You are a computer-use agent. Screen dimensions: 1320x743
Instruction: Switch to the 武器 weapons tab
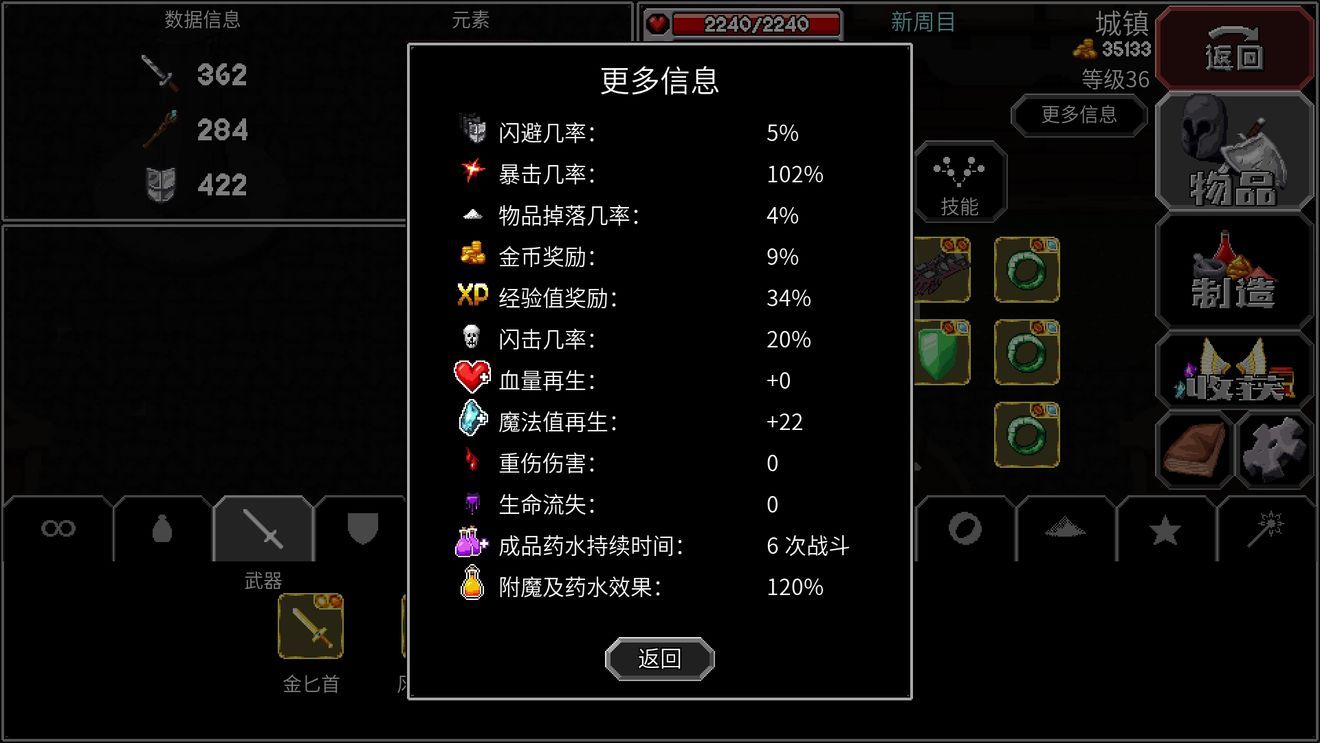point(262,530)
